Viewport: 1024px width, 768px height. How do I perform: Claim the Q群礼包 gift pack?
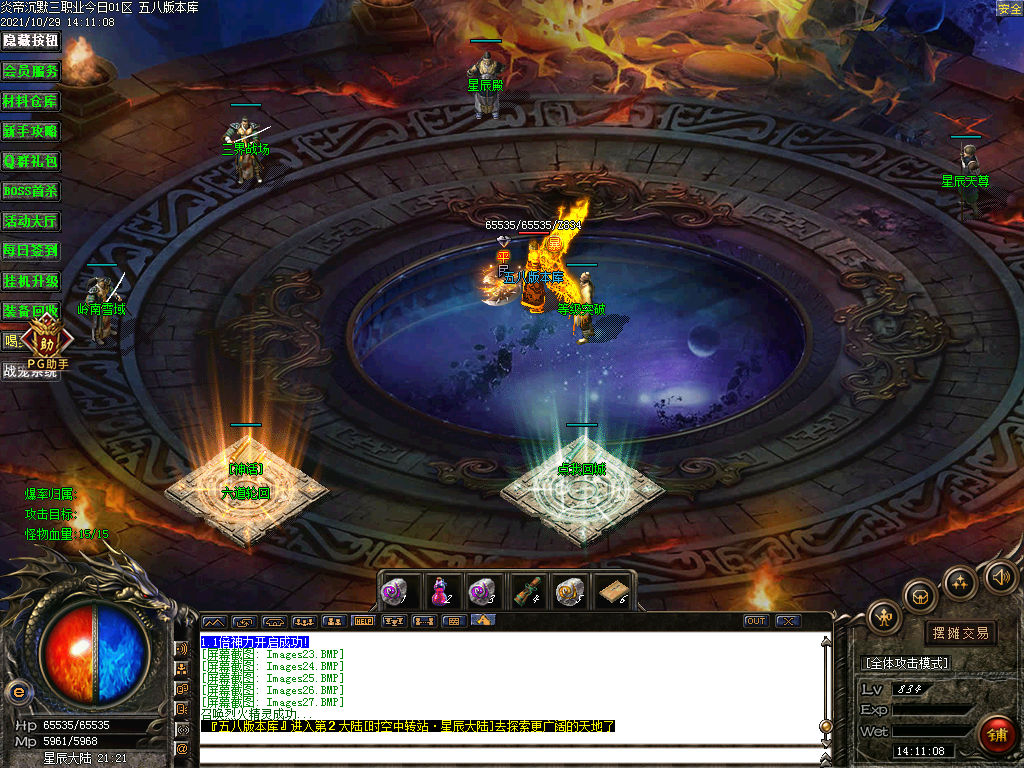click(x=31, y=161)
